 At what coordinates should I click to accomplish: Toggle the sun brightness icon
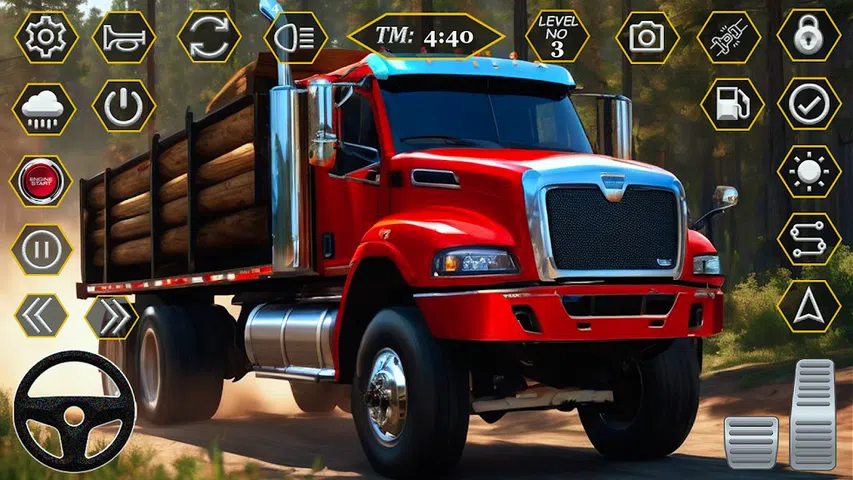coord(809,172)
